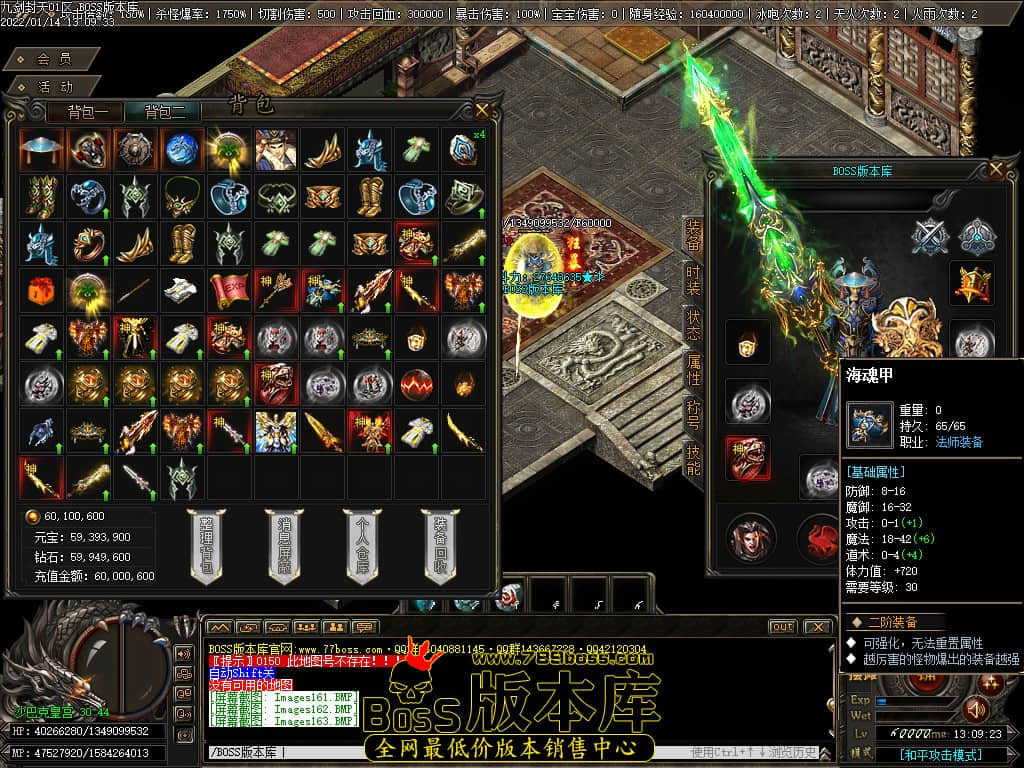Close the 背包 inventory window
This screenshot has width=1024, height=768.
tap(483, 109)
